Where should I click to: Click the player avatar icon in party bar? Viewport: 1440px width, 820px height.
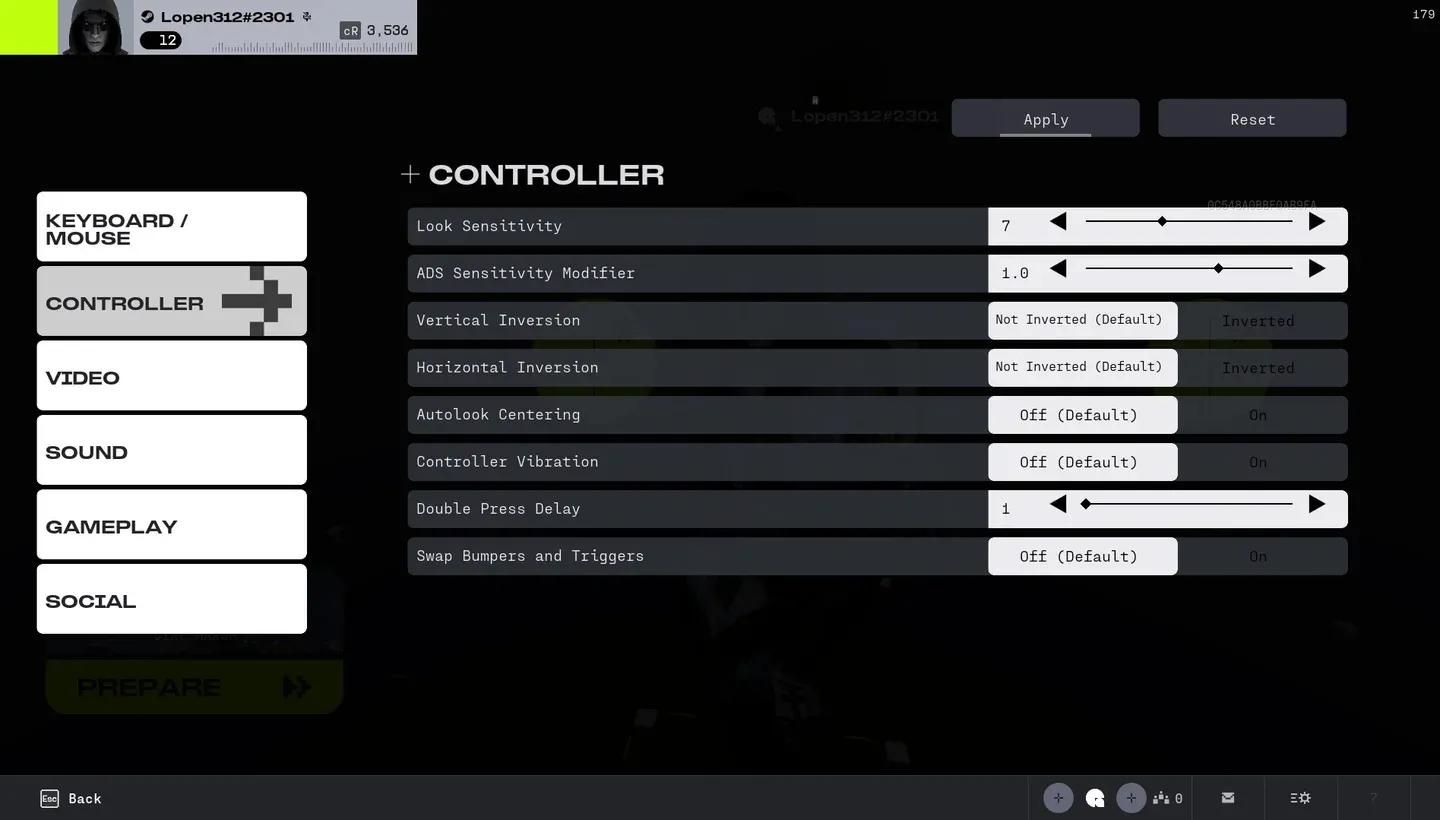(x=1095, y=798)
